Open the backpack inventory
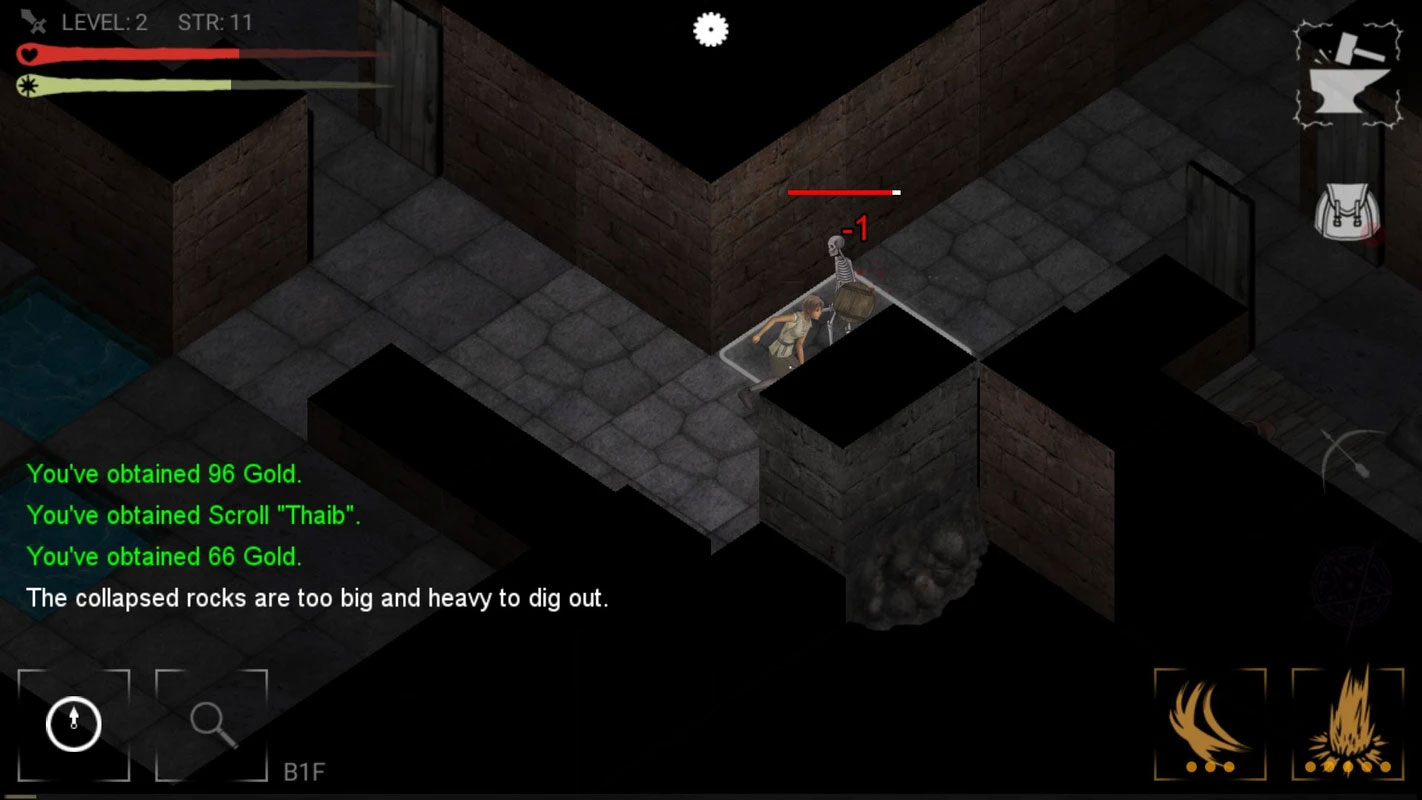Screen dimensions: 1422x800 (1347, 214)
